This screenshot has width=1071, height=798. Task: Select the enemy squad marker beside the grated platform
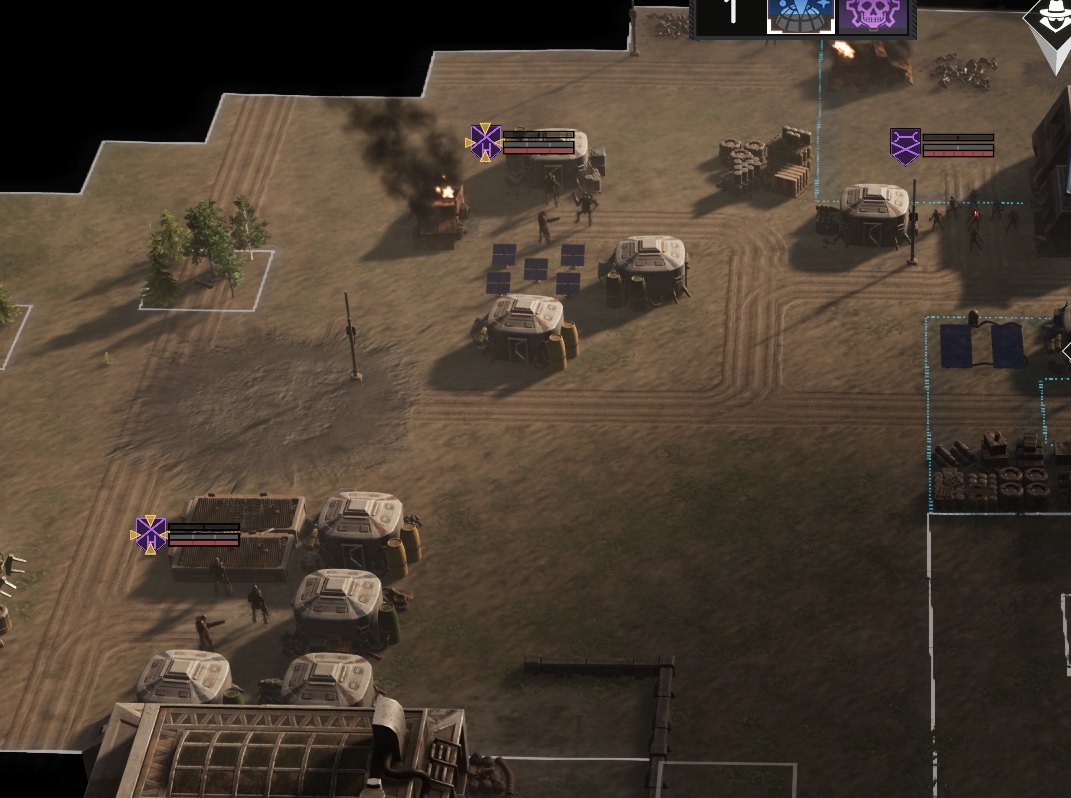click(x=150, y=534)
